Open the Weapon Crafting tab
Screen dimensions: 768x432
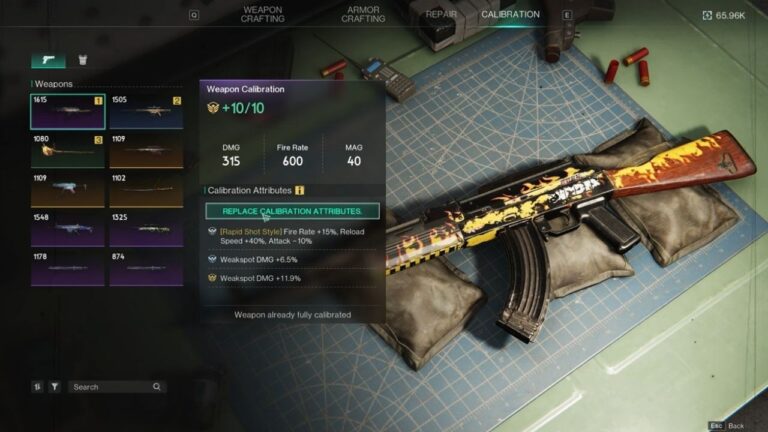(262, 15)
